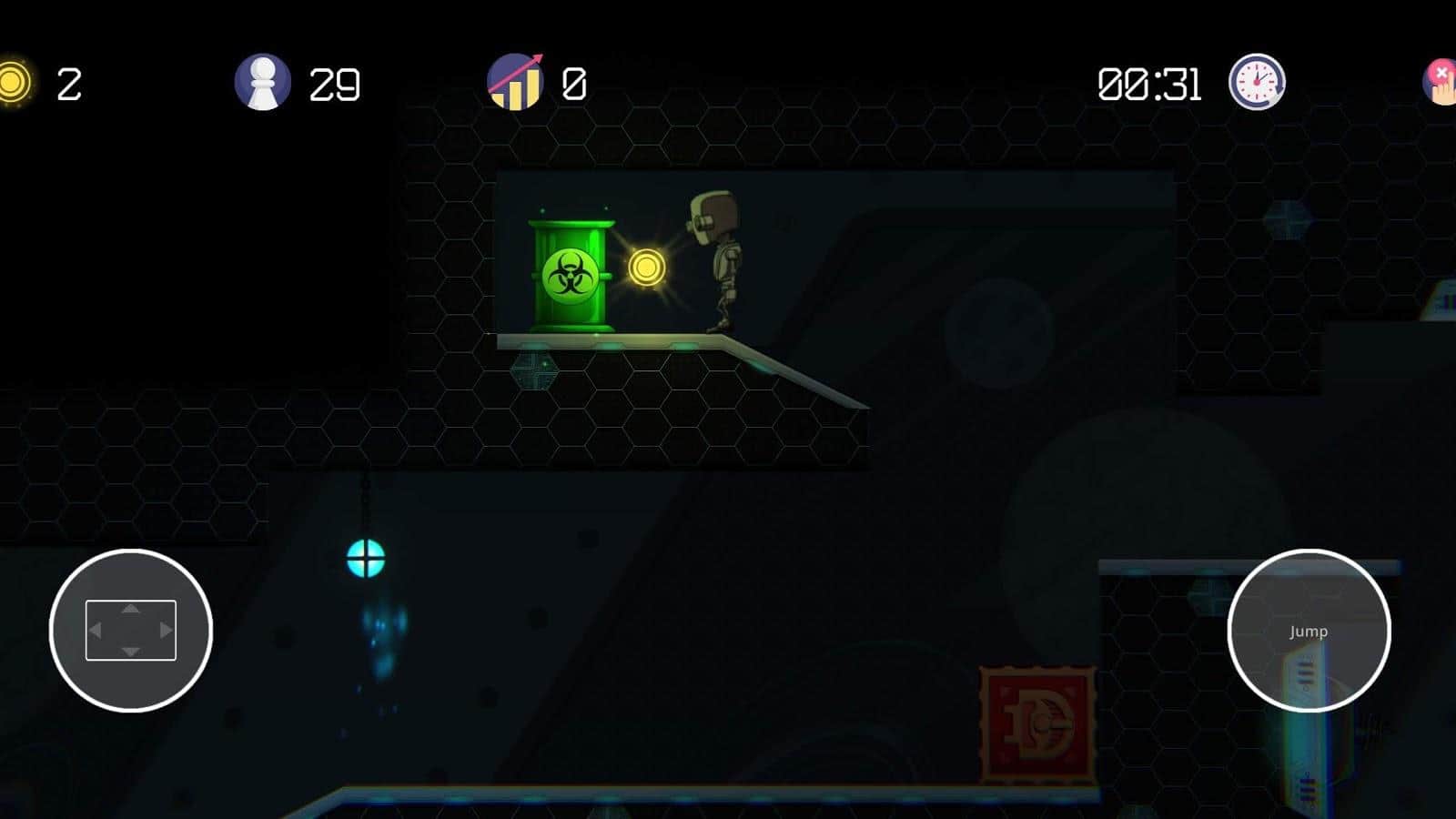Click the clock timer icon
The height and width of the screenshot is (819, 1456).
(1256, 82)
